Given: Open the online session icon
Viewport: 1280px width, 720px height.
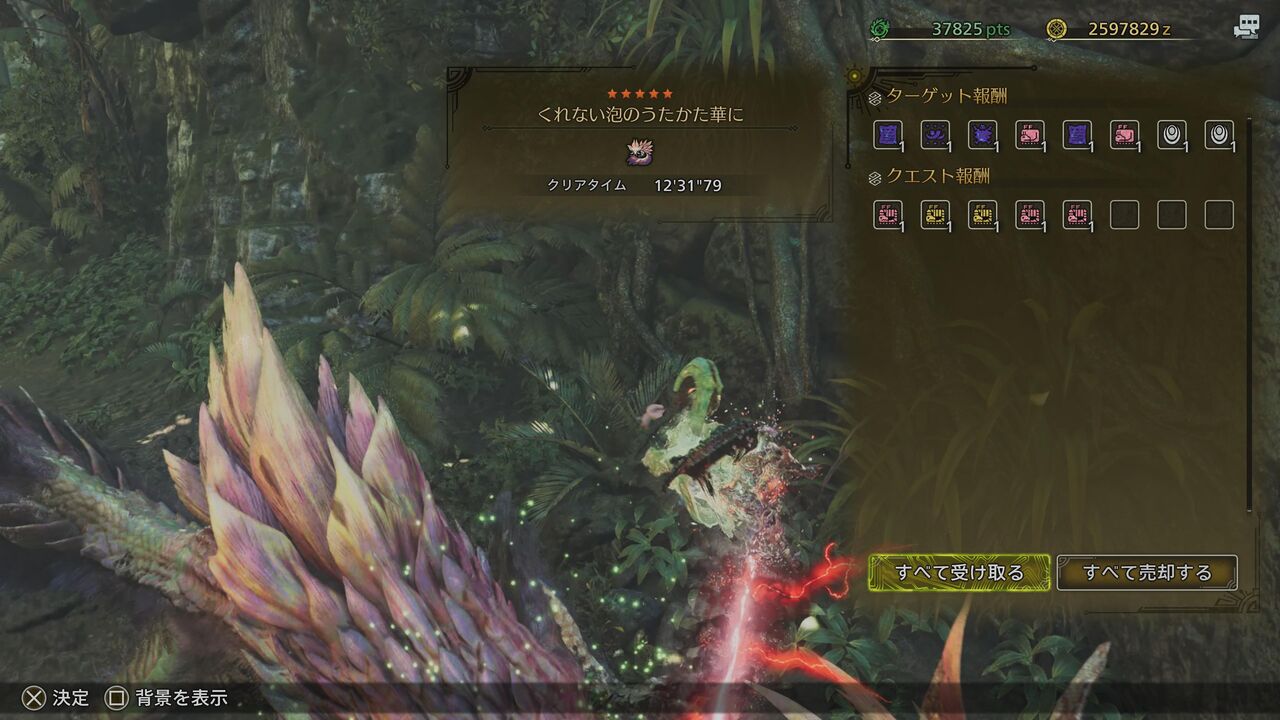Looking at the screenshot, I should (1246, 28).
